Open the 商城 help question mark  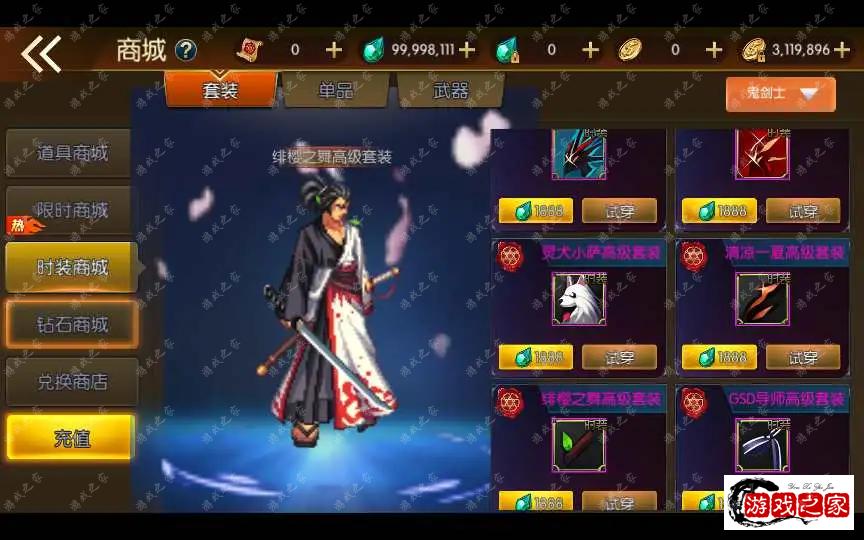coord(186,50)
